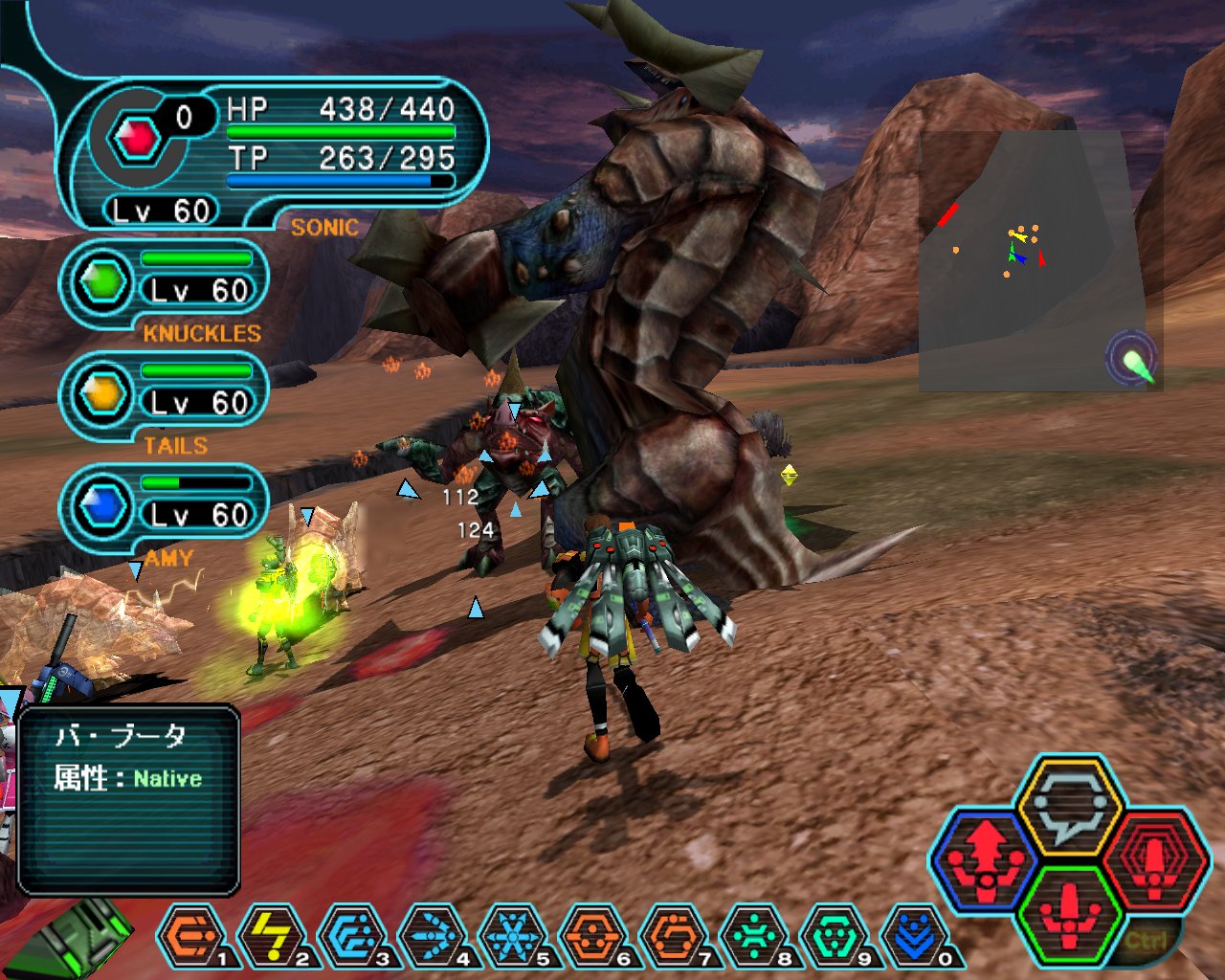Select party member AMY status panel
The height and width of the screenshot is (980, 1225).
click(x=165, y=507)
